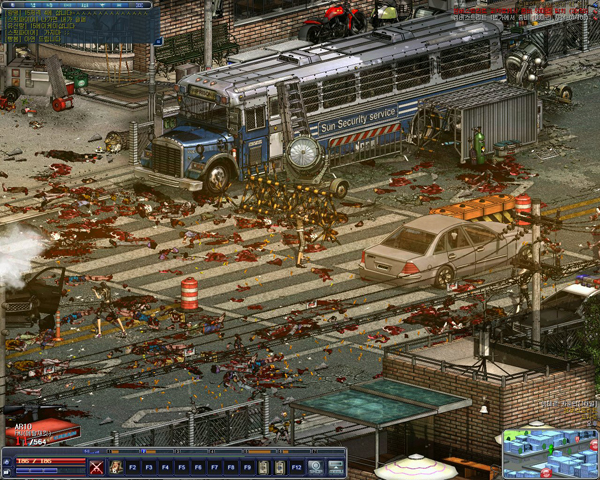This screenshot has width=600, height=480.
Task: Open the city minimap
Action: [549, 453]
